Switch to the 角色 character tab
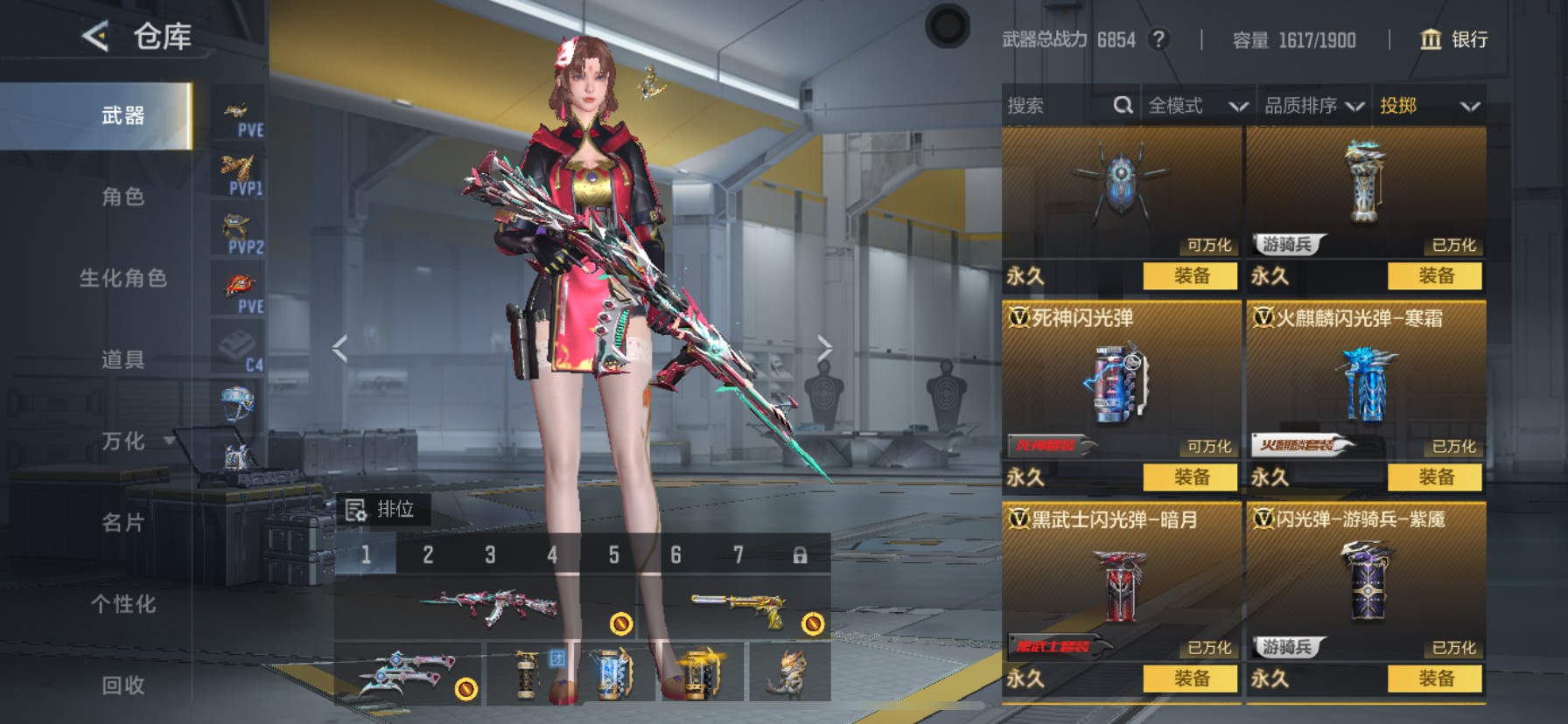The image size is (1568, 724). [122, 197]
